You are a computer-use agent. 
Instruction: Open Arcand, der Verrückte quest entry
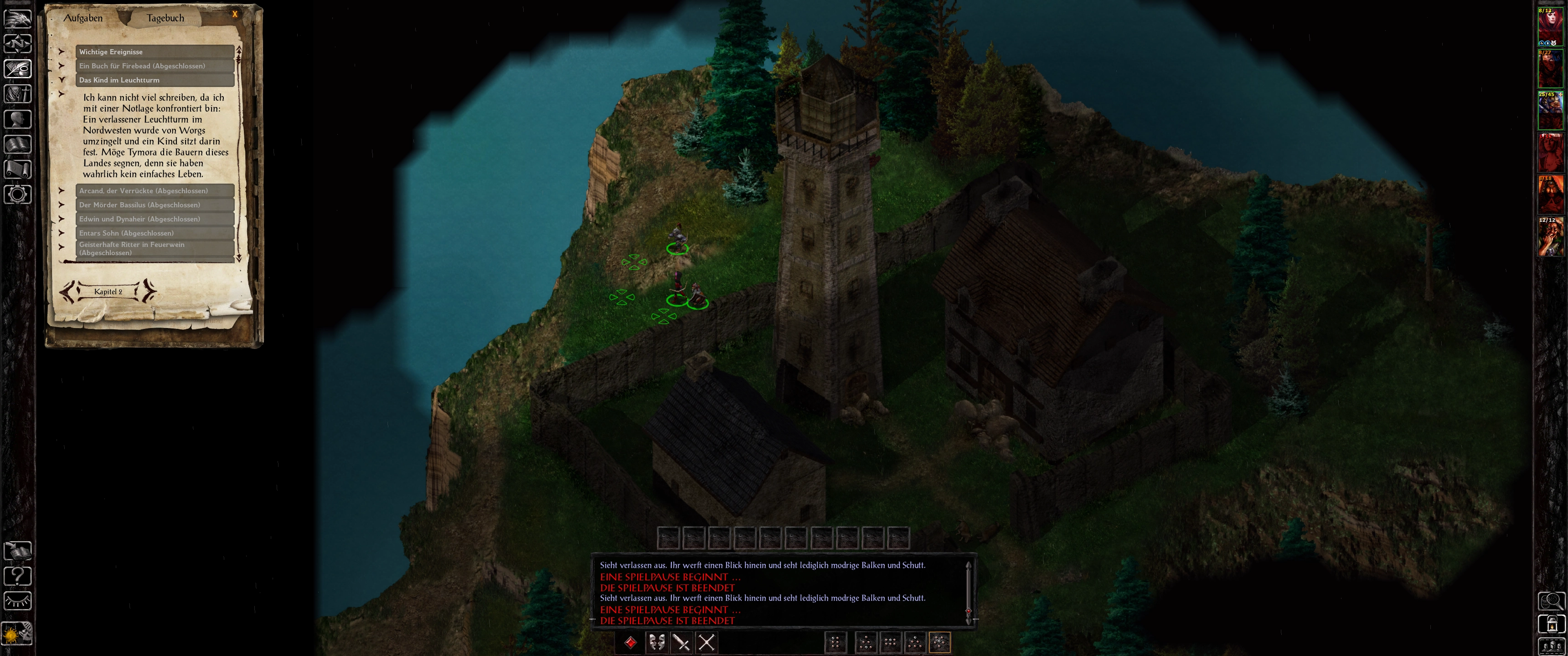pyautogui.click(x=155, y=190)
